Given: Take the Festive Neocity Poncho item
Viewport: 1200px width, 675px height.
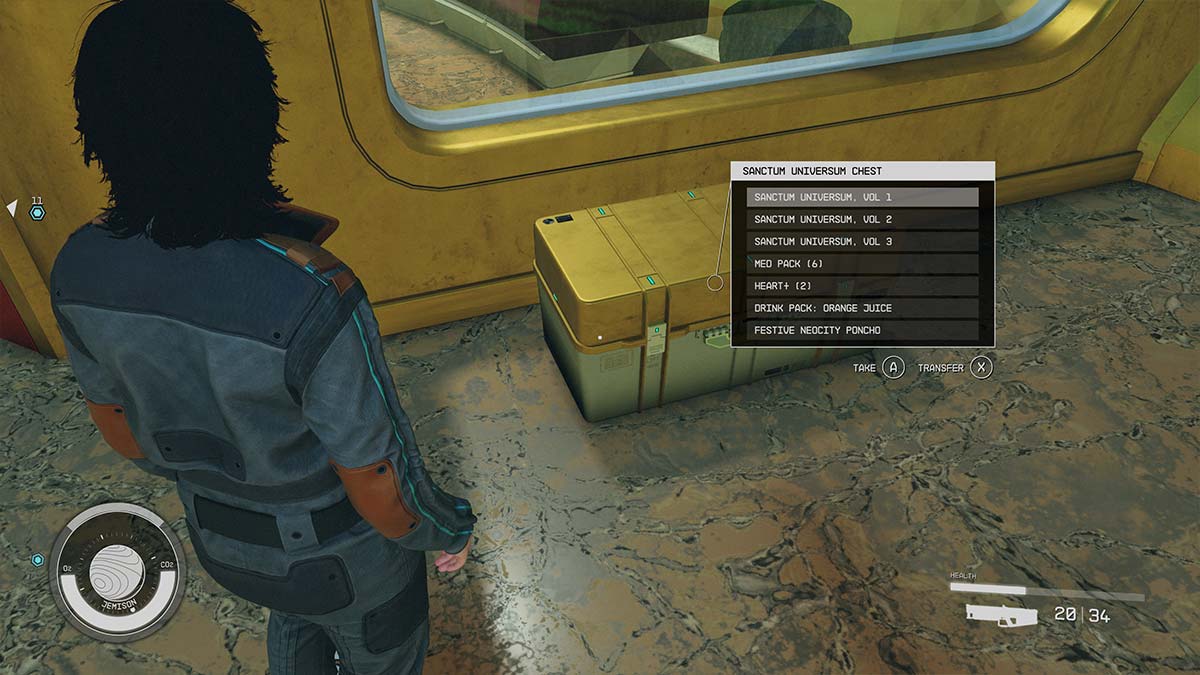Looking at the screenshot, I should 862,330.
